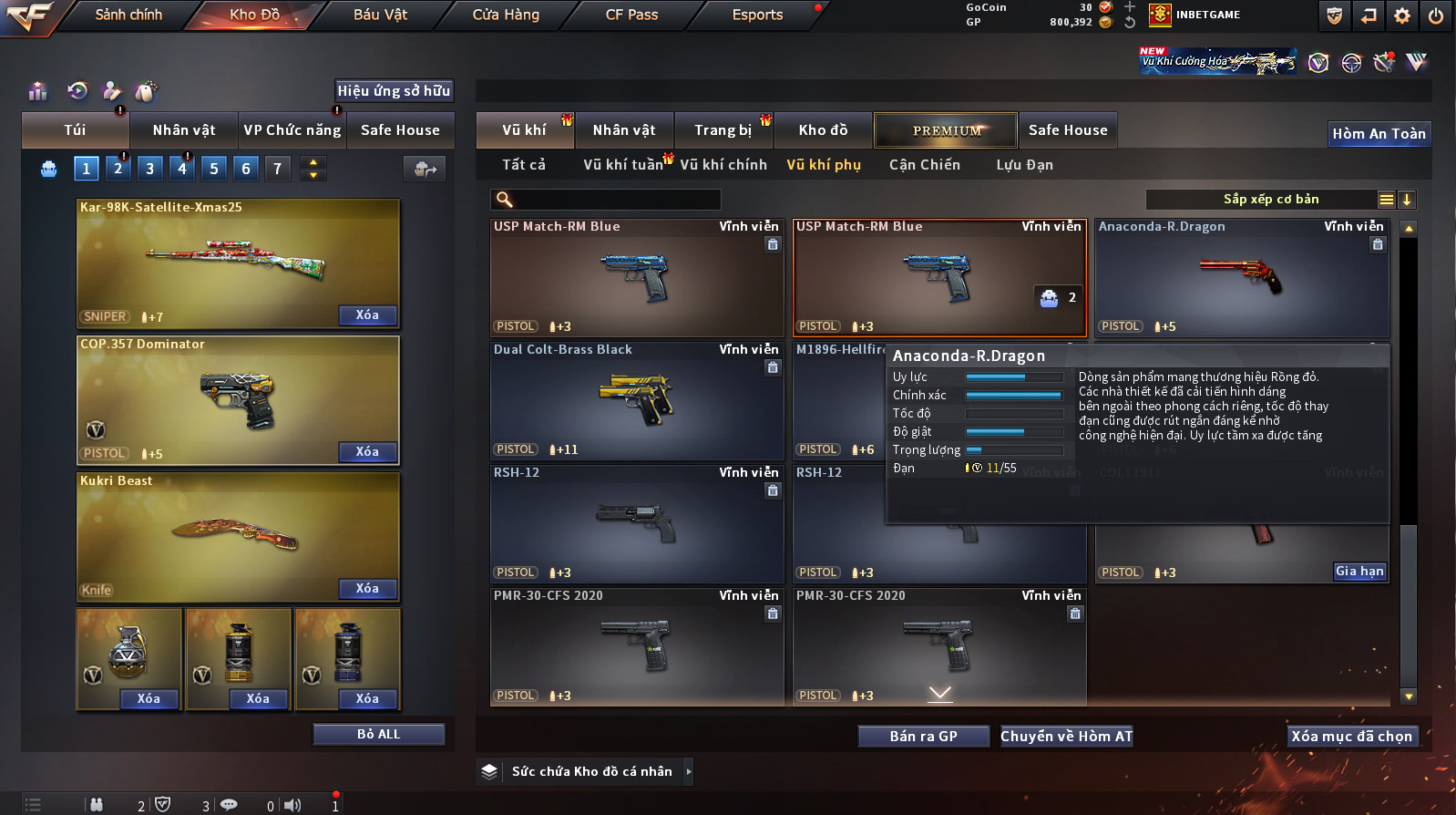Filter by Cận Chiến melee weapons
This screenshot has height=815, width=1456.
click(925, 165)
